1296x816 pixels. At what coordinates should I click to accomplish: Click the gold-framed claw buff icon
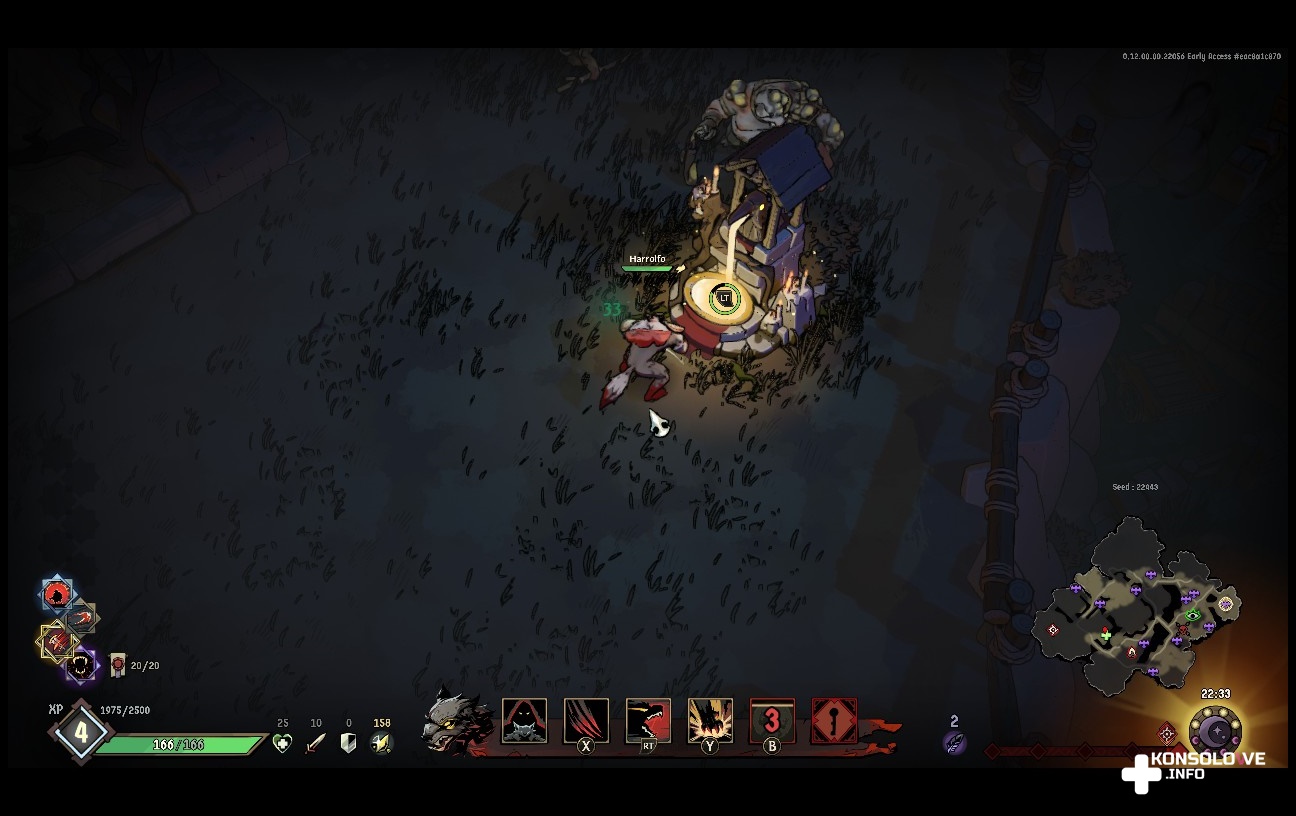click(x=57, y=641)
